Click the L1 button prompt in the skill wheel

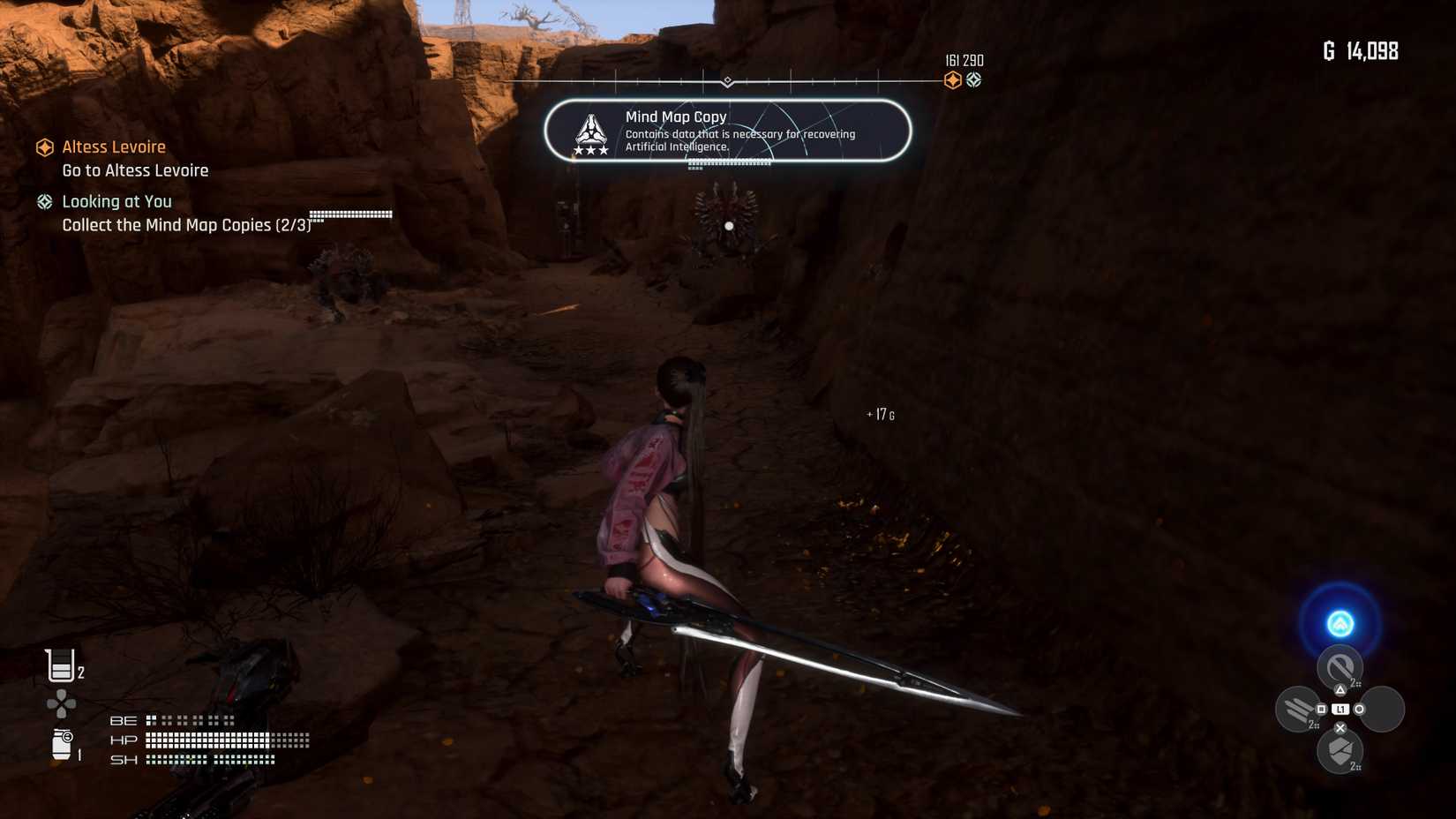tap(1340, 709)
